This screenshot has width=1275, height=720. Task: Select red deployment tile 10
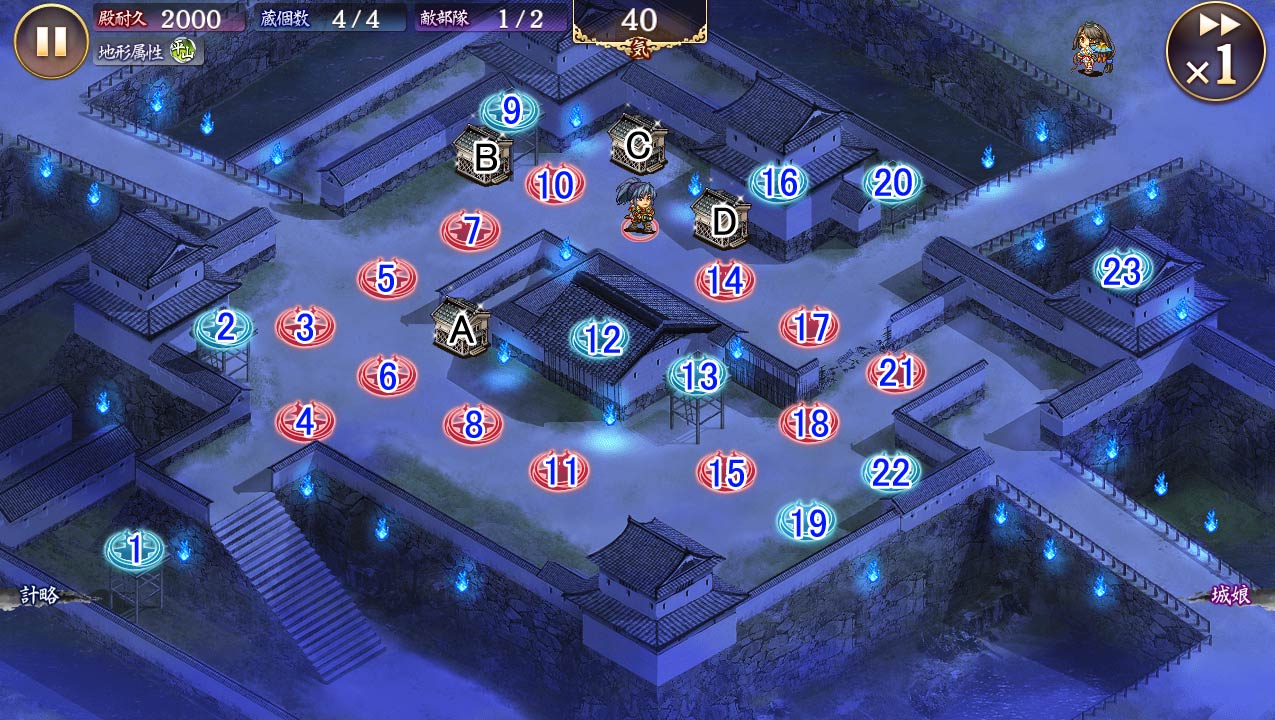(x=555, y=185)
